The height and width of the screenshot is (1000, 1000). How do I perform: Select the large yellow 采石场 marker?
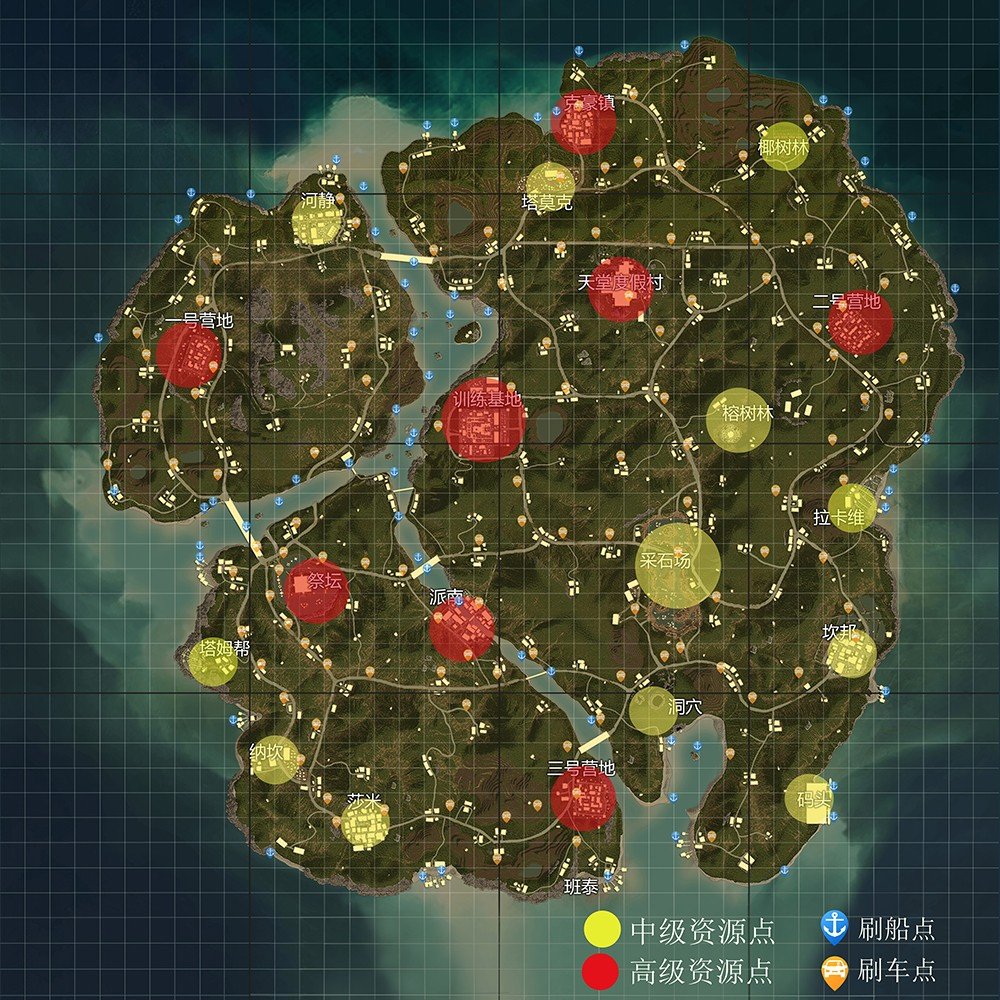click(678, 565)
